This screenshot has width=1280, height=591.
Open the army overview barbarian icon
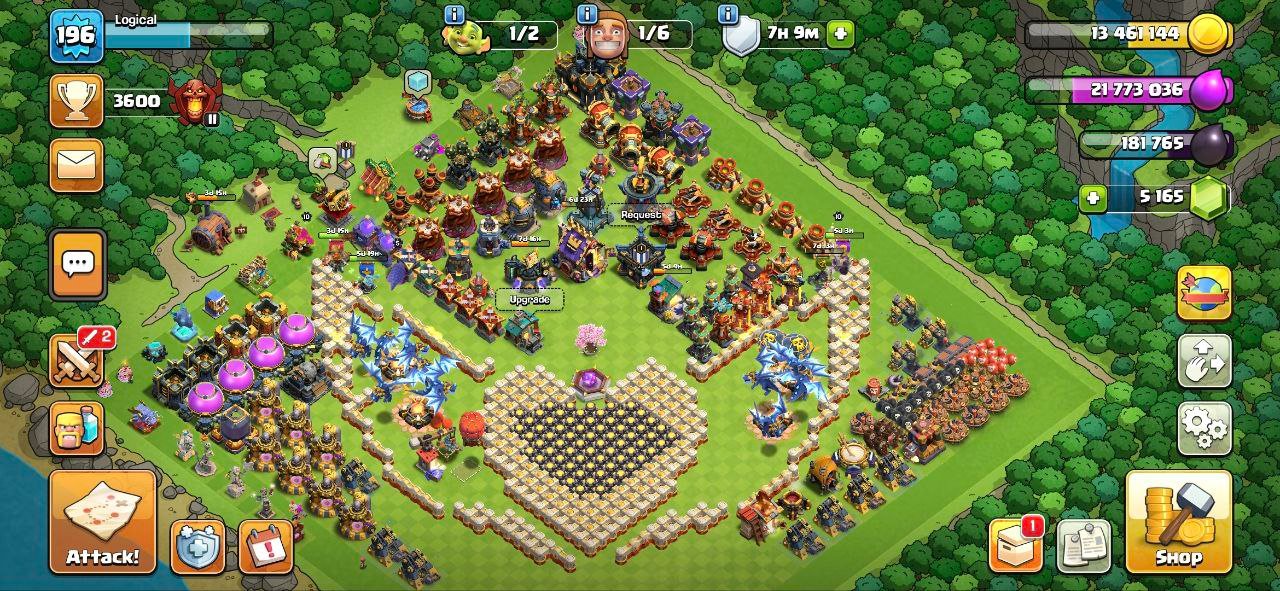(x=77, y=428)
